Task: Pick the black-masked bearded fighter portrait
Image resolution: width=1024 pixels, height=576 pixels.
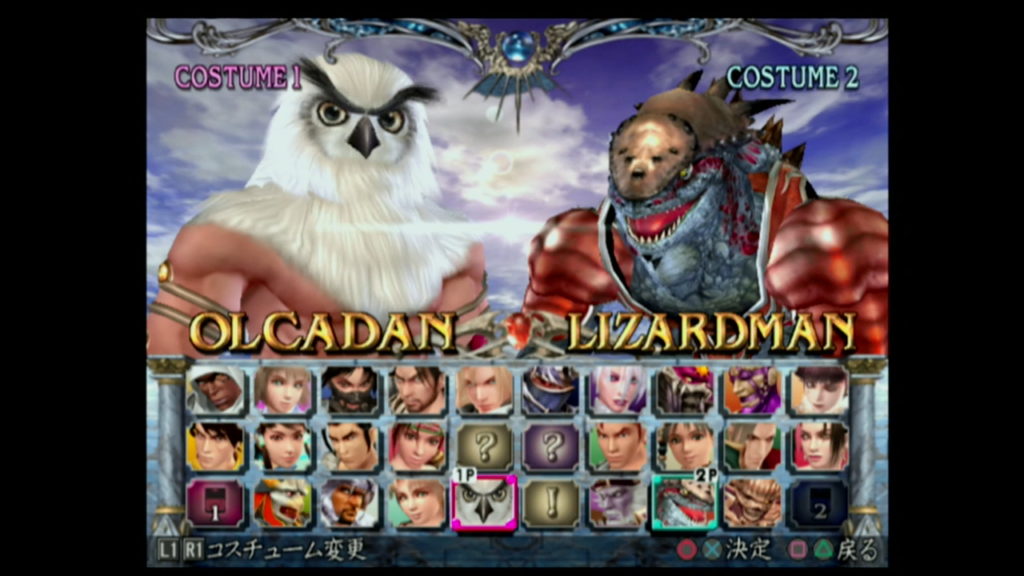Action: coord(350,390)
